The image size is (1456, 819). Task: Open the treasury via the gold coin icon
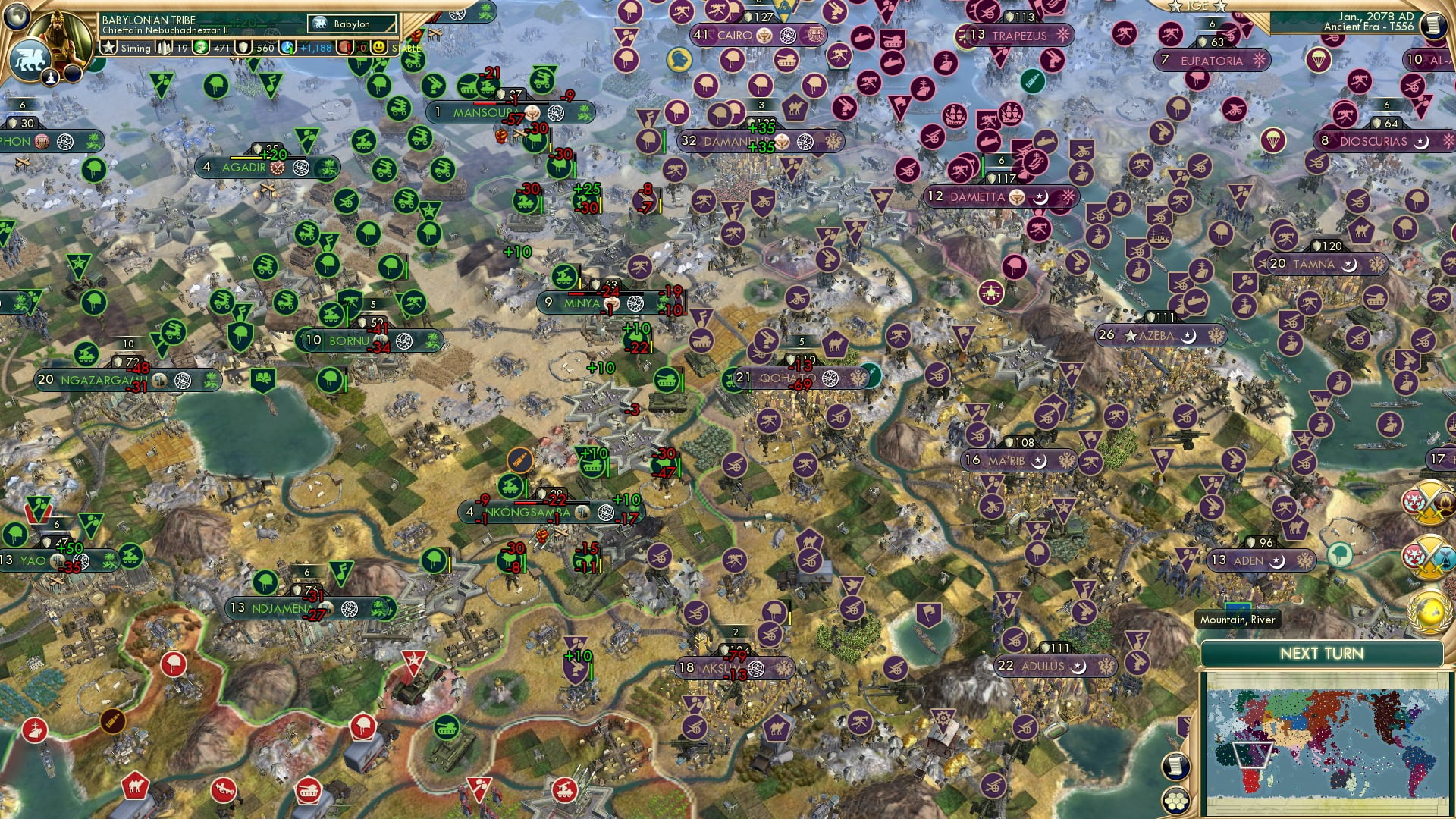click(x=200, y=47)
